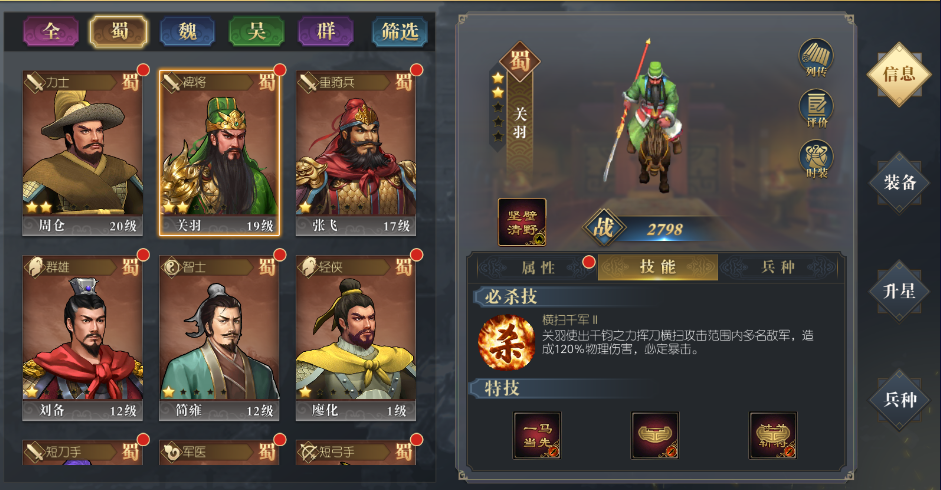Select the 吴 faction tab
The image size is (941, 490).
click(256, 32)
